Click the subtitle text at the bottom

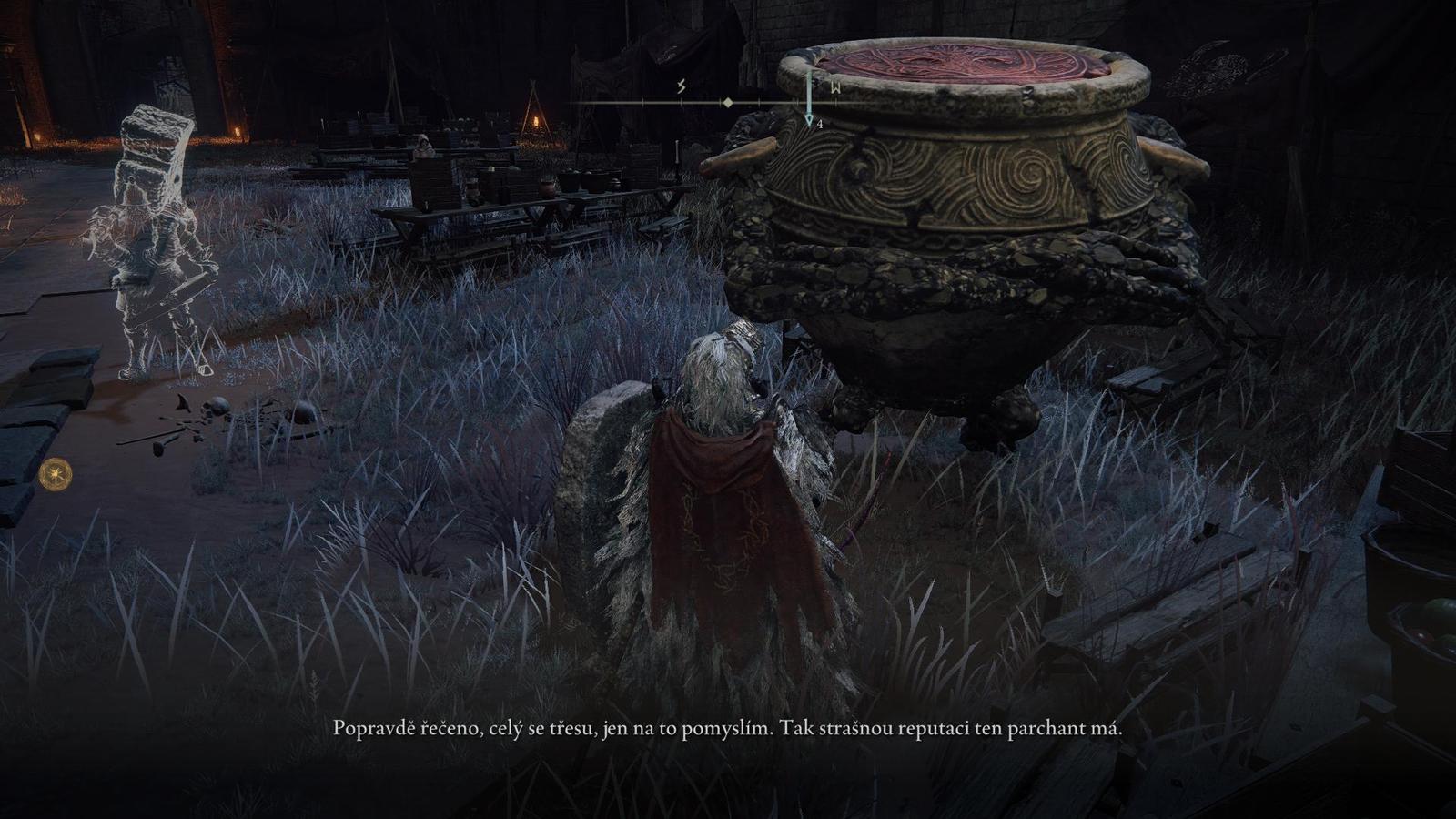point(728,728)
